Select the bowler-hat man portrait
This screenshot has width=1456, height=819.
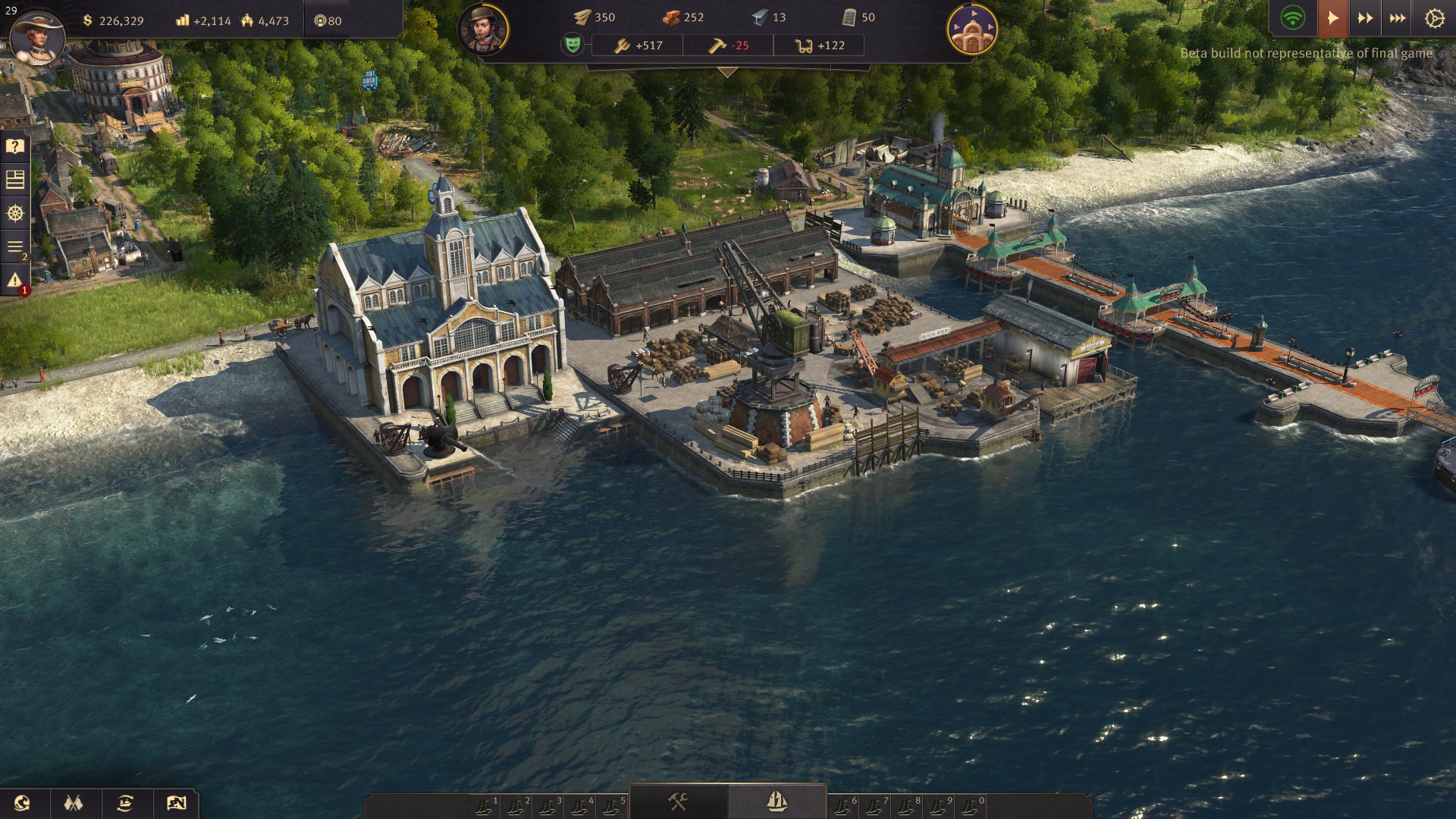point(483,30)
